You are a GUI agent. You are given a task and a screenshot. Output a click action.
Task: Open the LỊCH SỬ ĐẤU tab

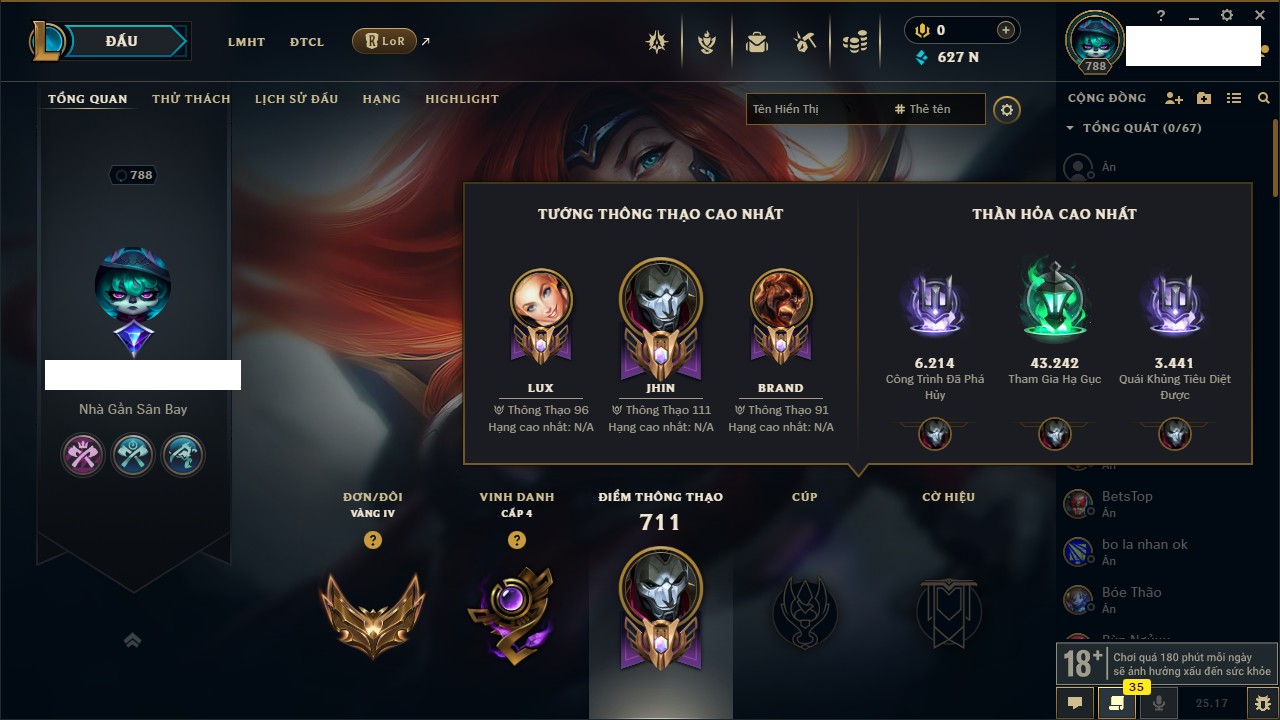tap(296, 99)
